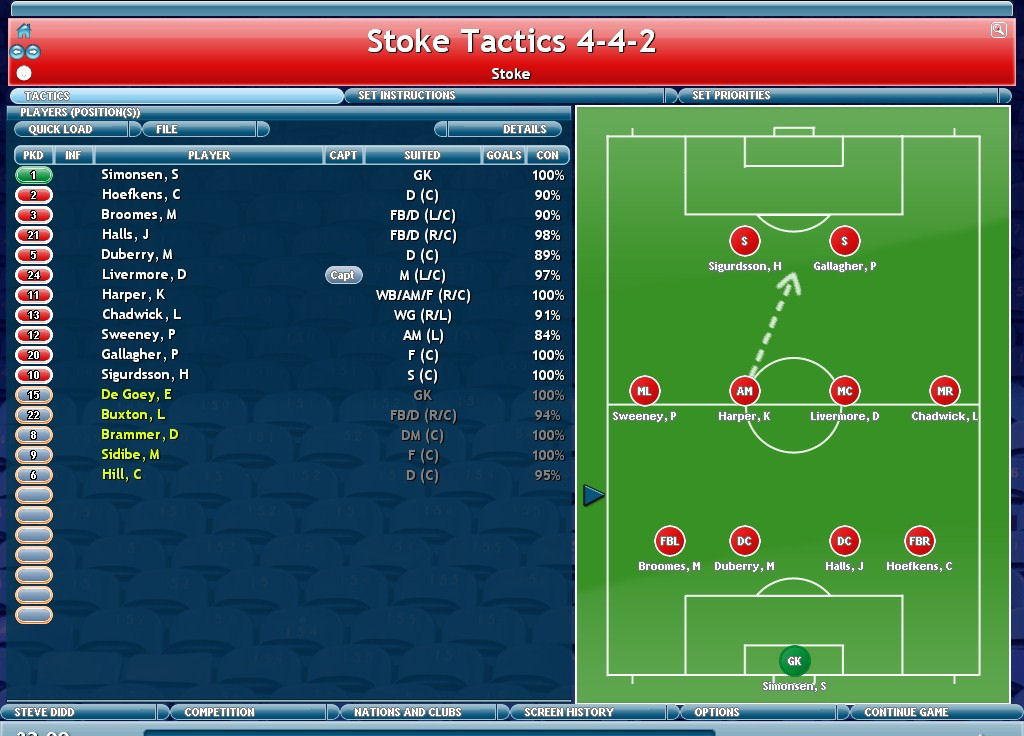The height and width of the screenshot is (736, 1024).
Task: Select Simonsen, S in the player list
Action: click(140, 175)
